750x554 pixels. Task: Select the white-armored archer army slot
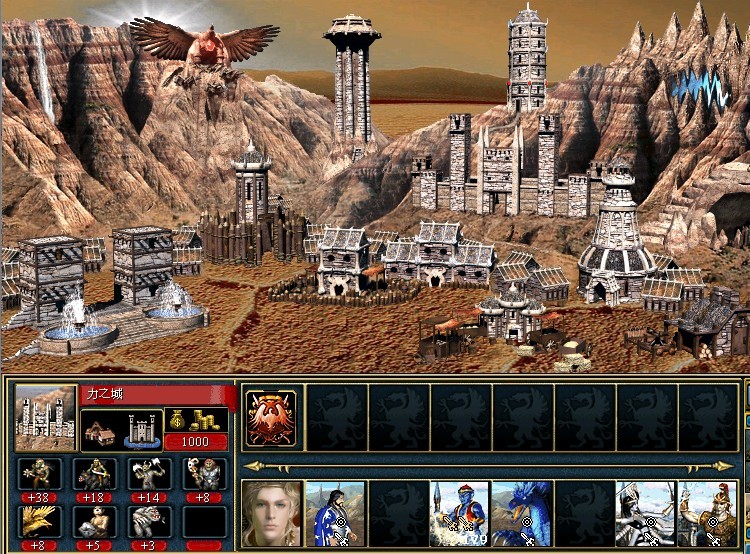pos(645,514)
